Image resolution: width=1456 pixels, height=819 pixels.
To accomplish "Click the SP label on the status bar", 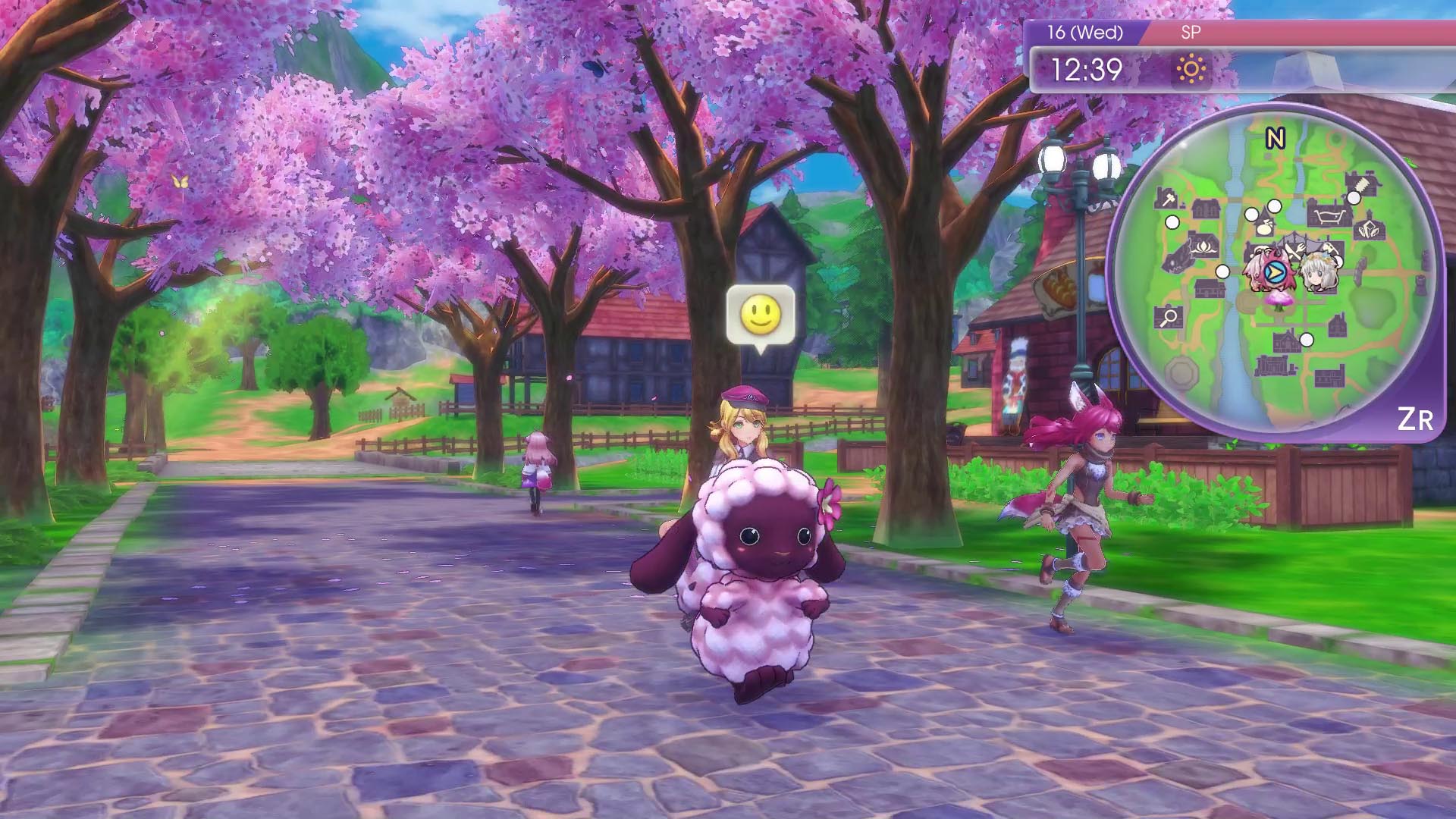I will click(x=1191, y=33).
